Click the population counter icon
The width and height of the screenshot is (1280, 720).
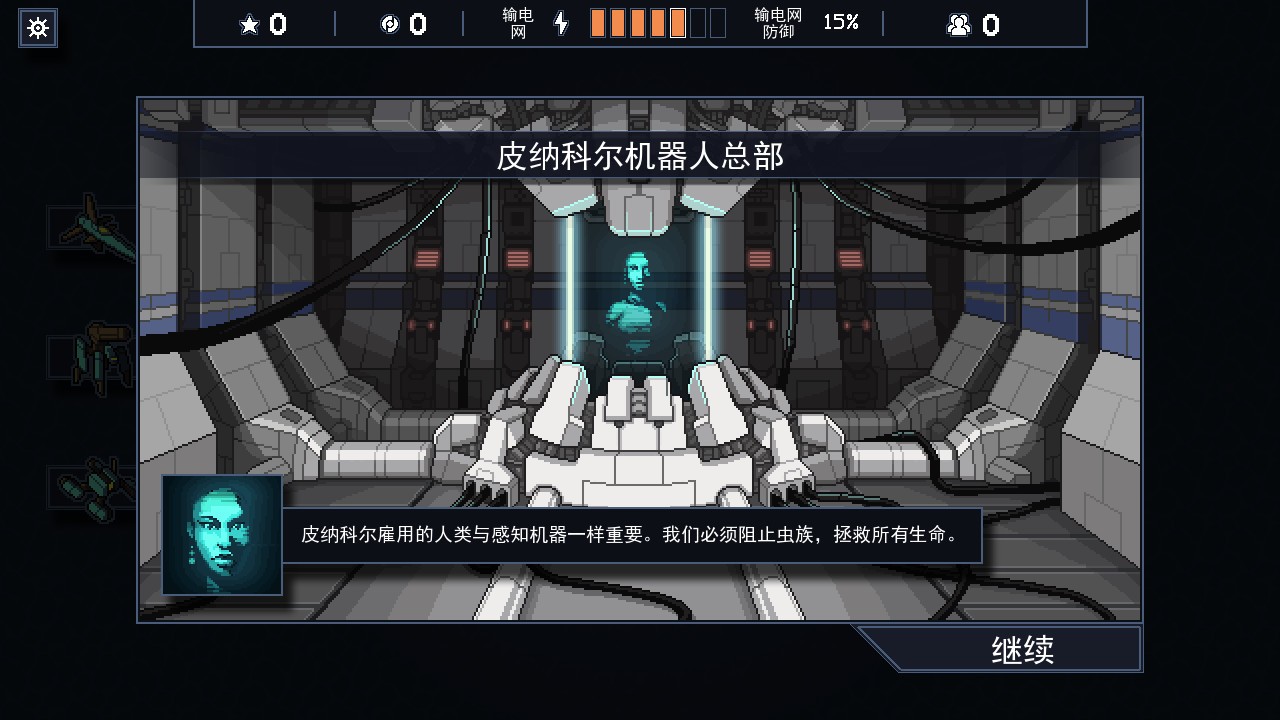pyautogui.click(x=958, y=24)
